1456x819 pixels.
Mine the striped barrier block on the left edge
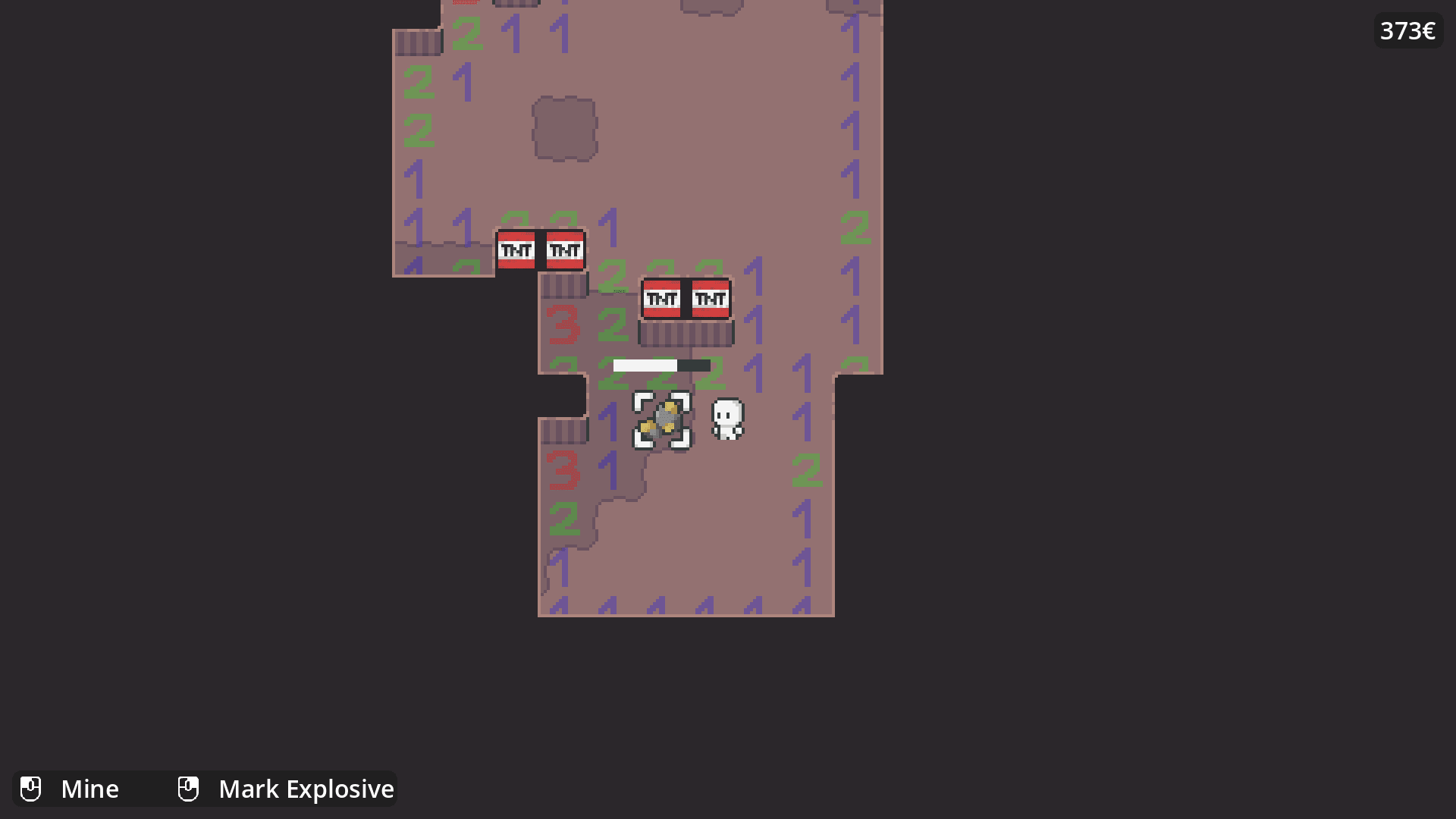pos(417,42)
